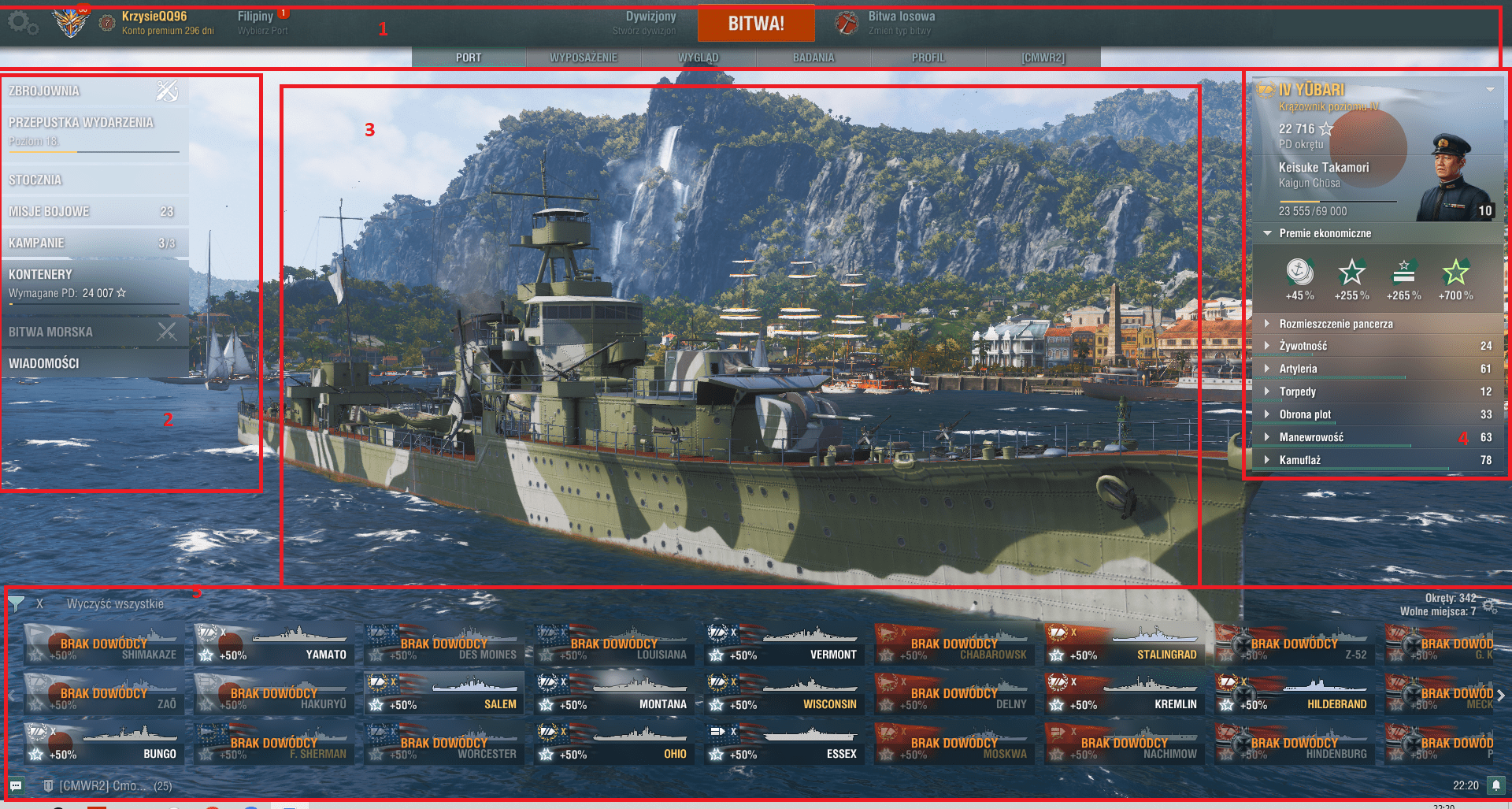Clear filters with Wyczyść wszystkie
Image resolution: width=1512 pixels, height=809 pixels.
(x=115, y=604)
